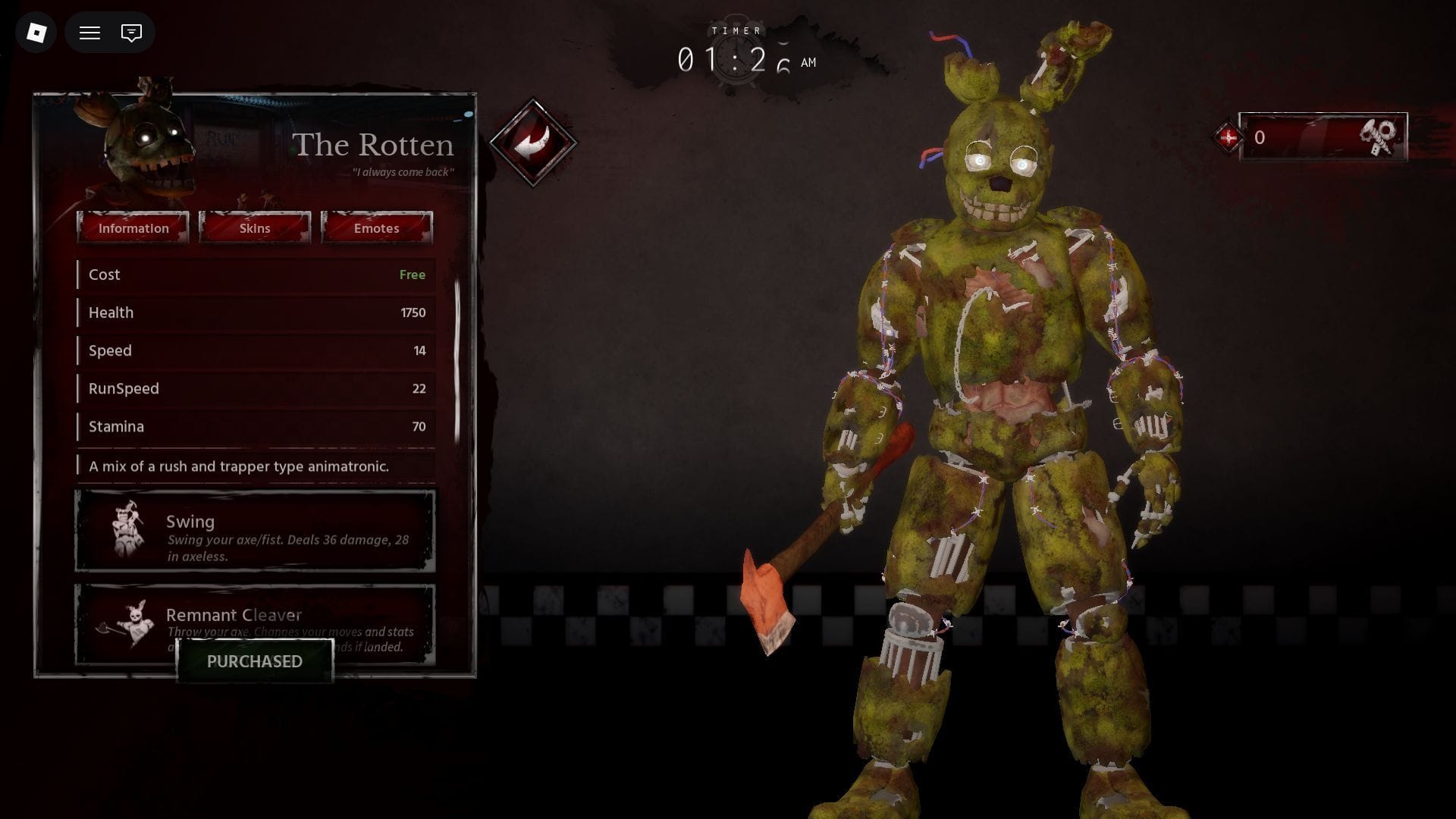This screenshot has height=819, width=1456.
Task: Click the quote text under The Rotten
Action: tap(403, 173)
